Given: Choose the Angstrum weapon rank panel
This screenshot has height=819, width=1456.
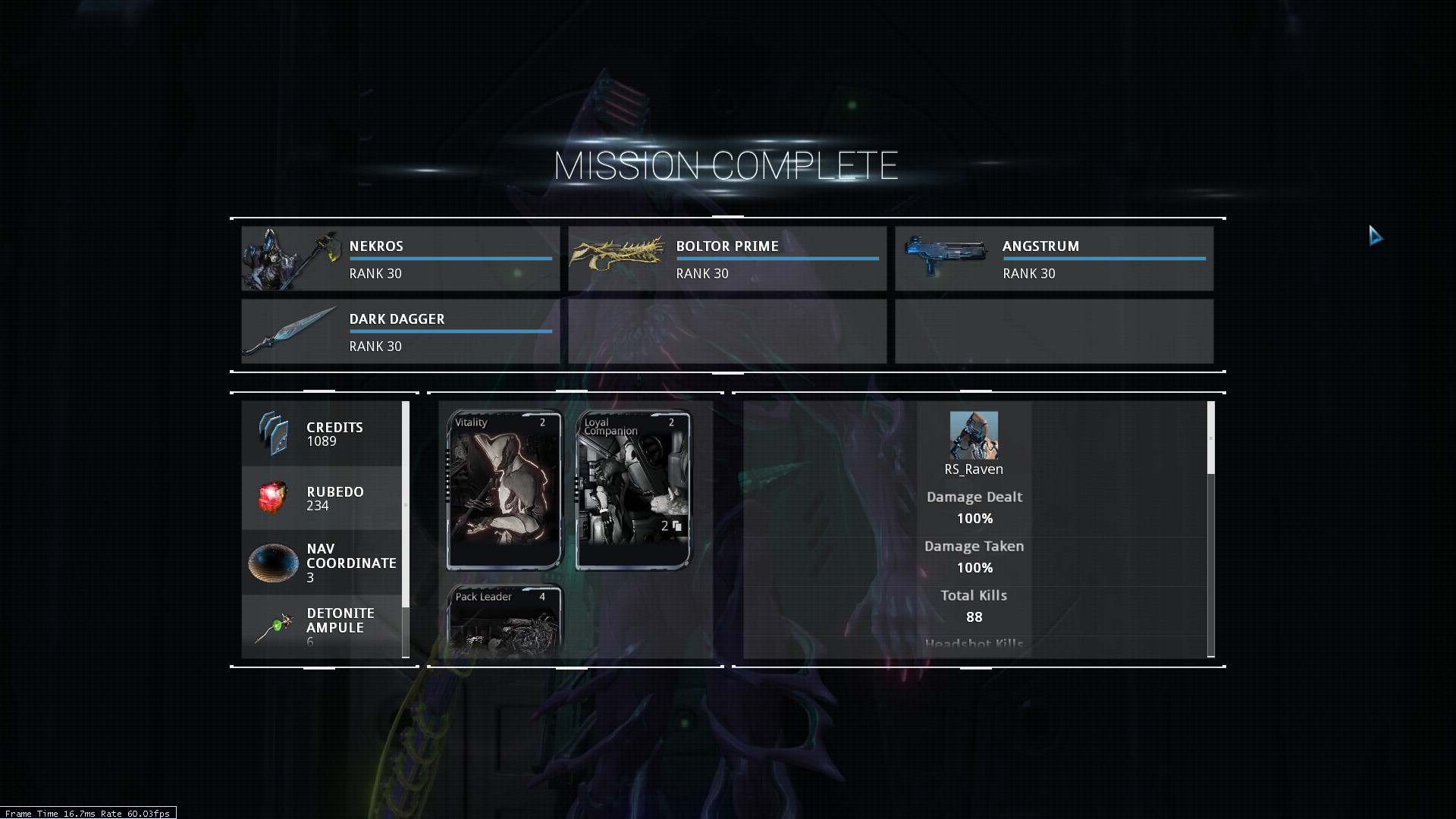Looking at the screenshot, I should point(1053,259).
